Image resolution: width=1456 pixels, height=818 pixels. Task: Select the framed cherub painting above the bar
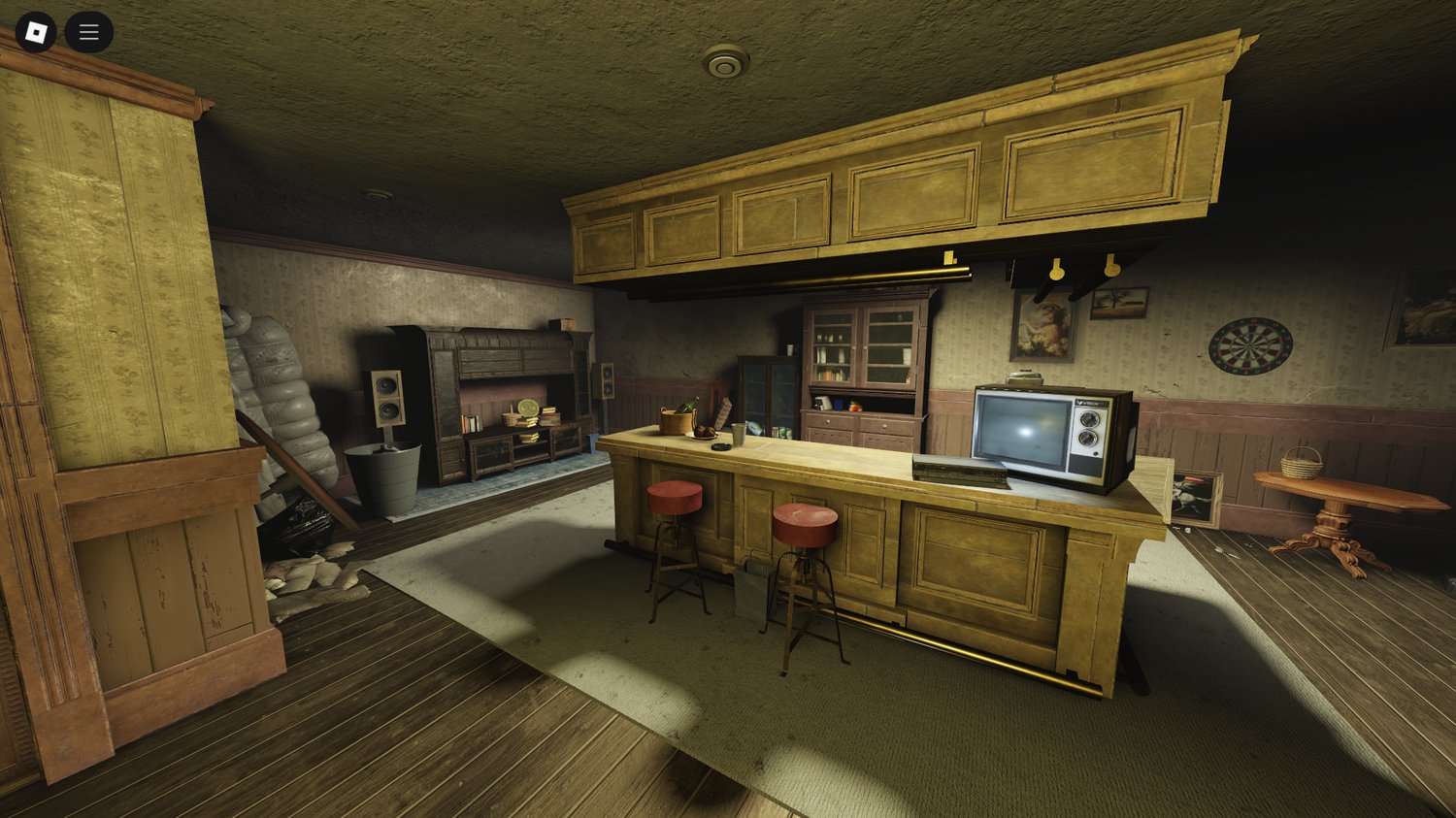tap(1042, 330)
